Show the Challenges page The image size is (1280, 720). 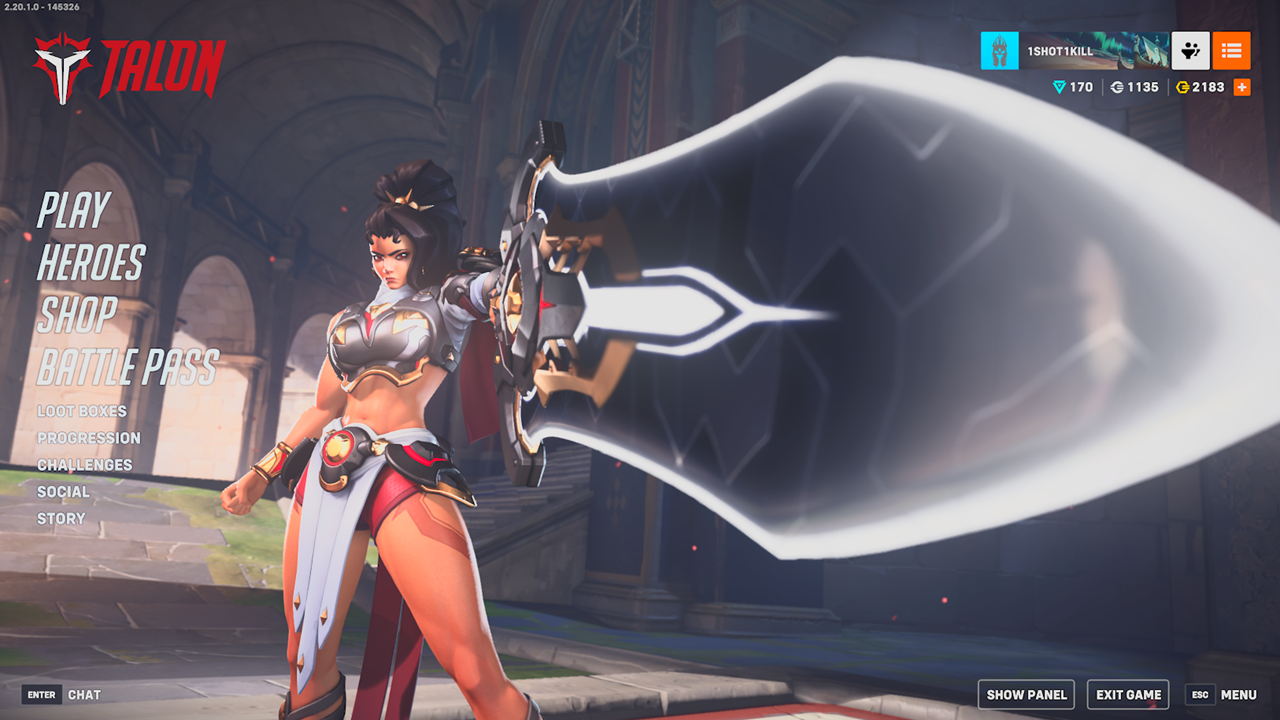pyautogui.click(x=85, y=465)
